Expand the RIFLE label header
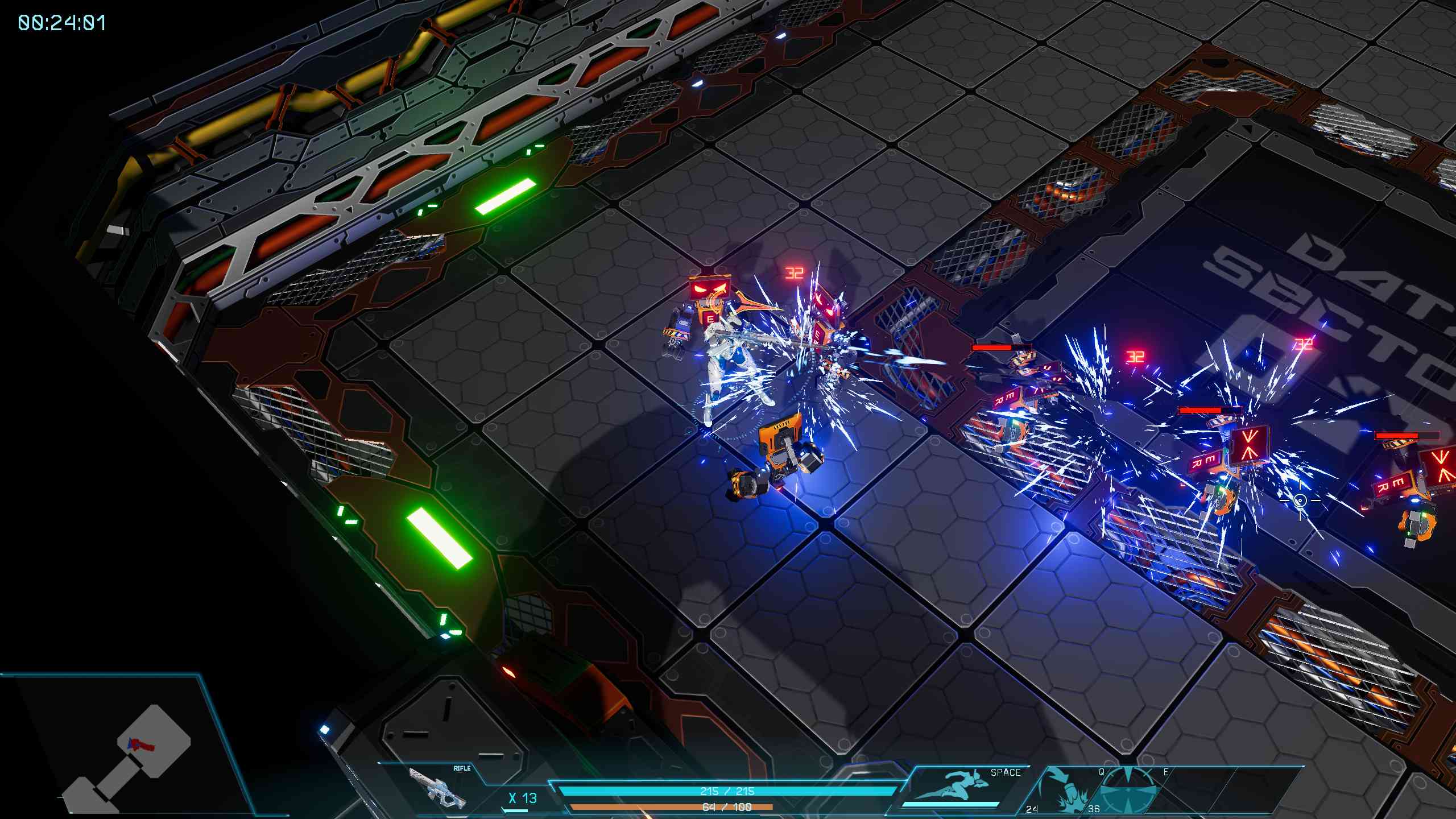This screenshot has width=1456, height=819. 461,768
